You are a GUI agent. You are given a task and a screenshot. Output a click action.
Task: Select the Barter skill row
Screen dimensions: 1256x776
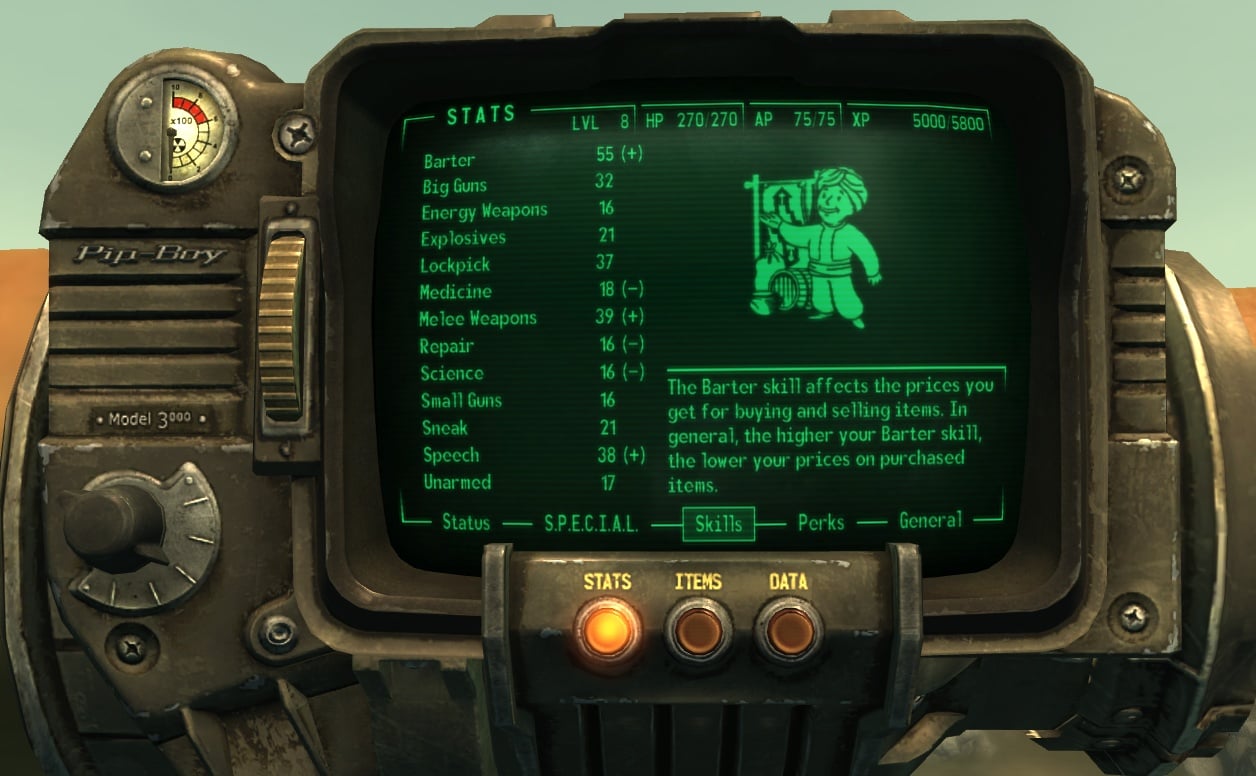[x=449, y=160]
